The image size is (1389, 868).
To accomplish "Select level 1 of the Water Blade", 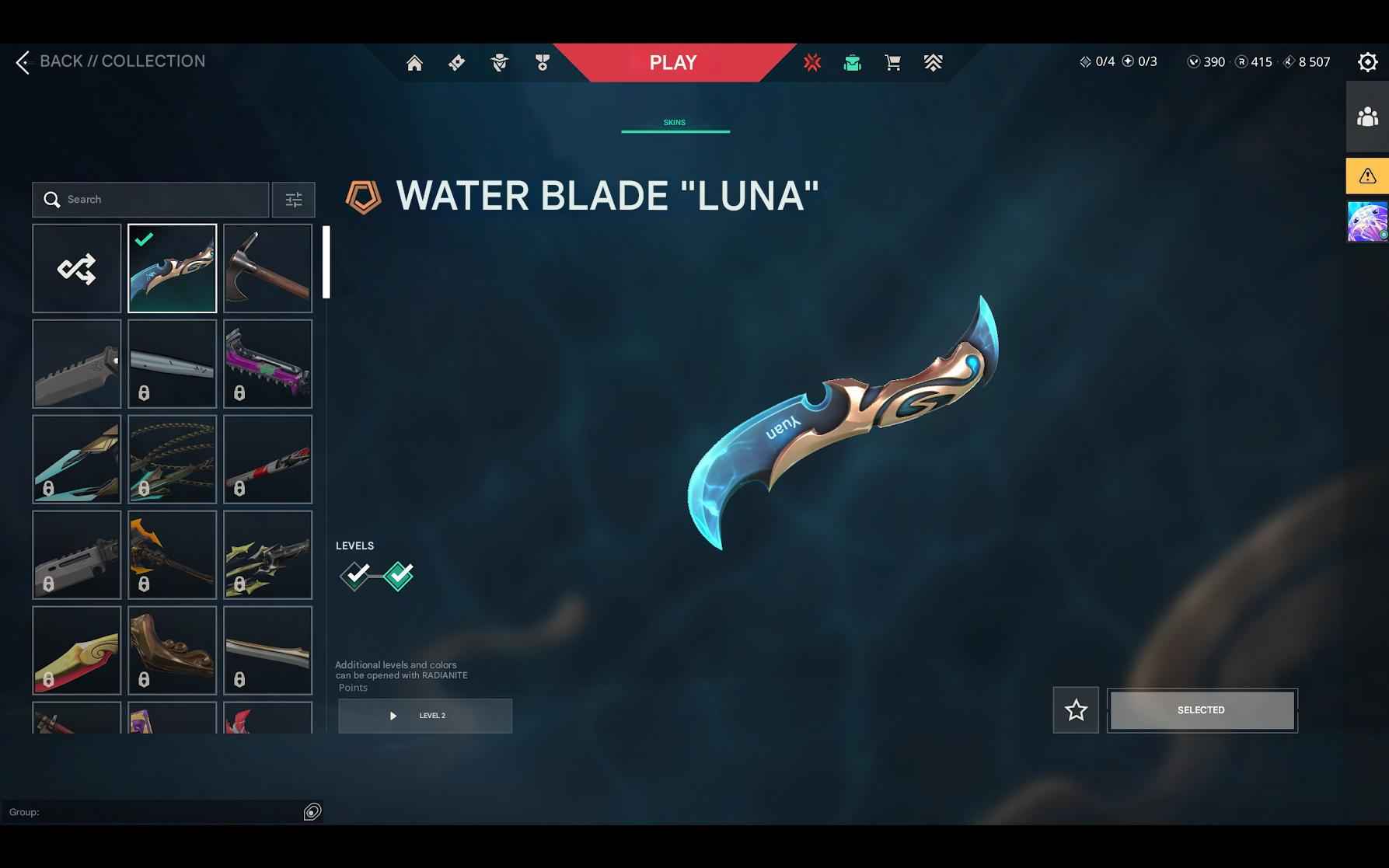I will click(x=357, y=576).
